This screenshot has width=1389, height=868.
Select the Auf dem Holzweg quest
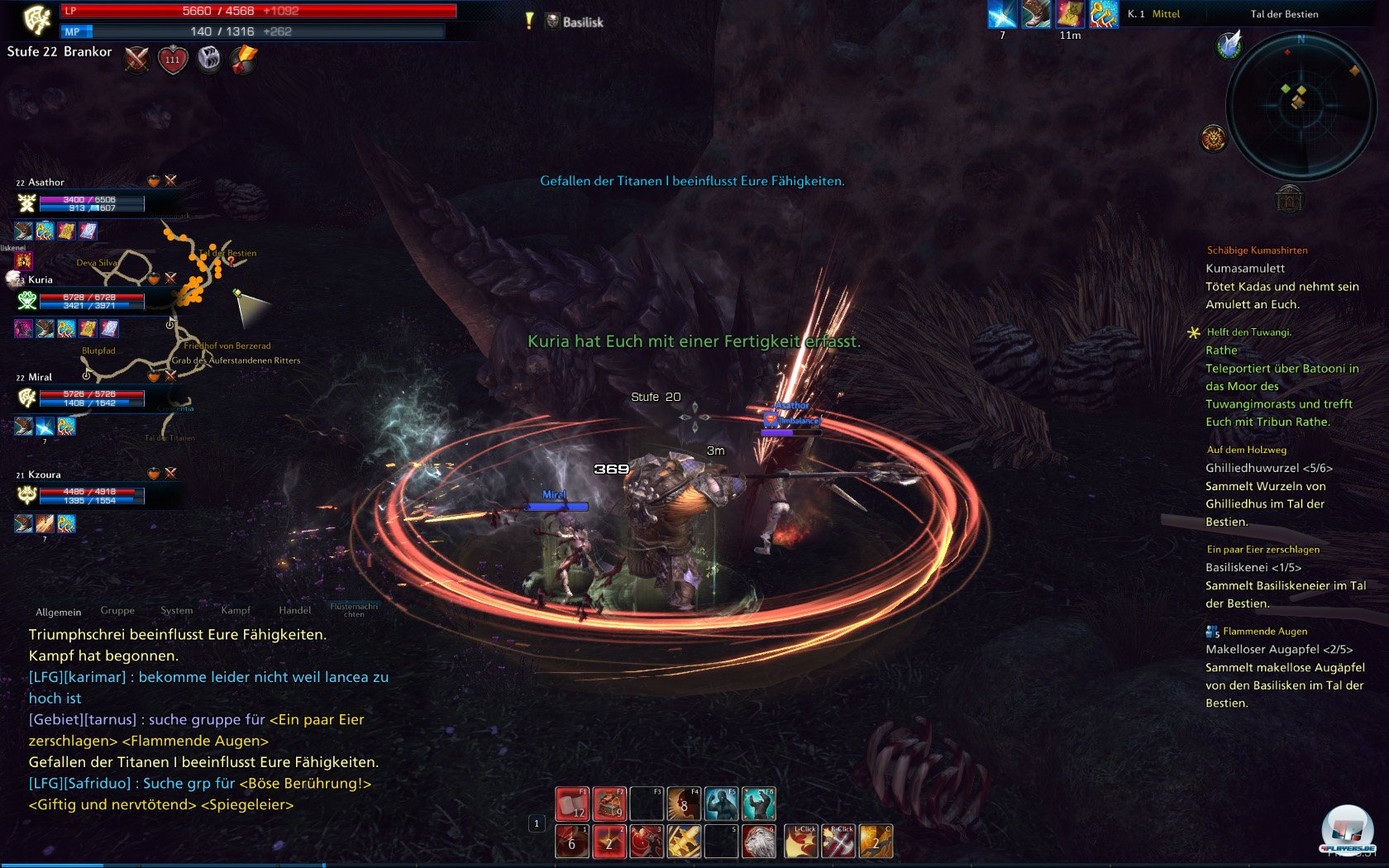click(1246, 450)
